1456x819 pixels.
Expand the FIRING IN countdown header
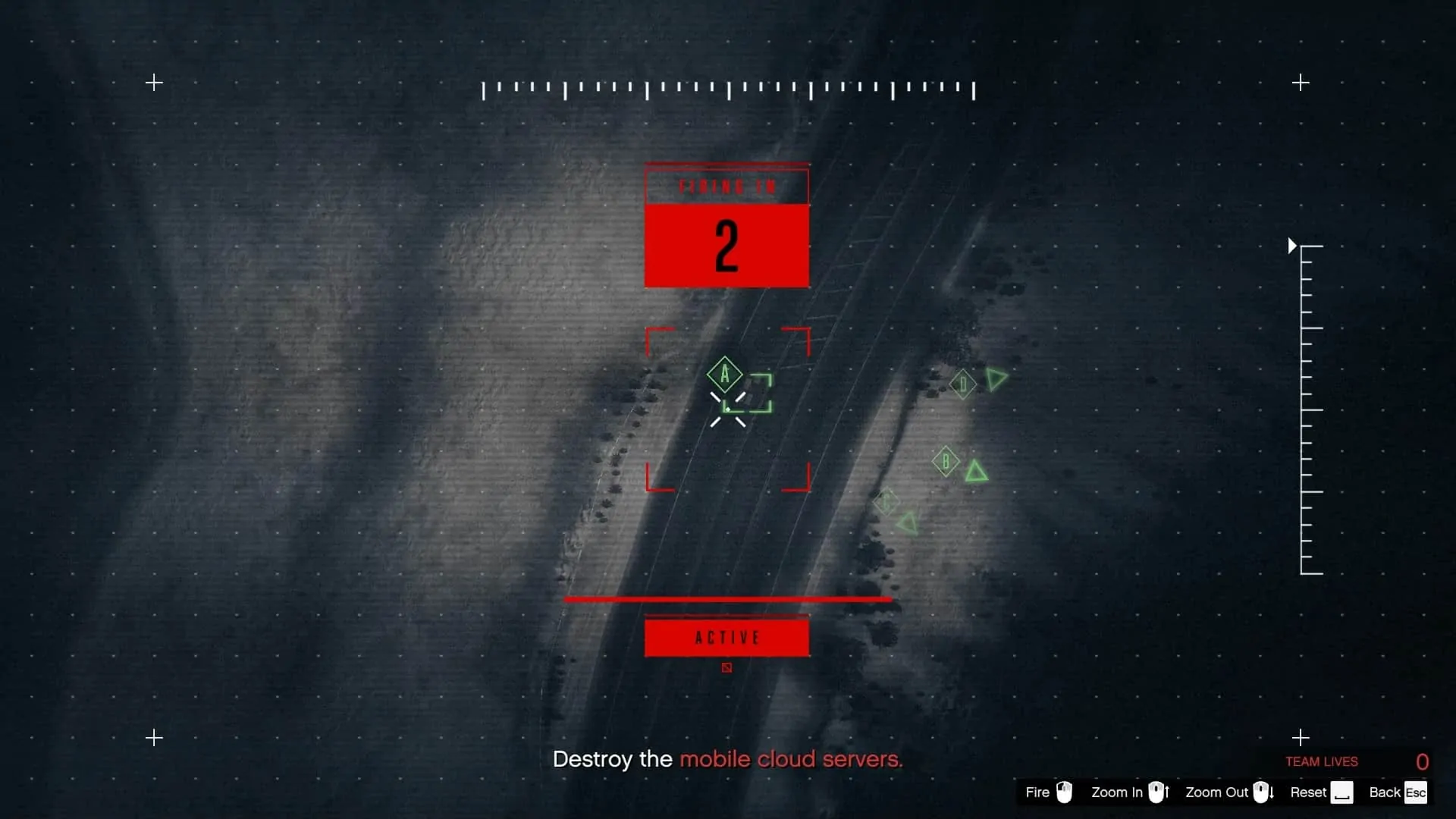coord(726,184)
